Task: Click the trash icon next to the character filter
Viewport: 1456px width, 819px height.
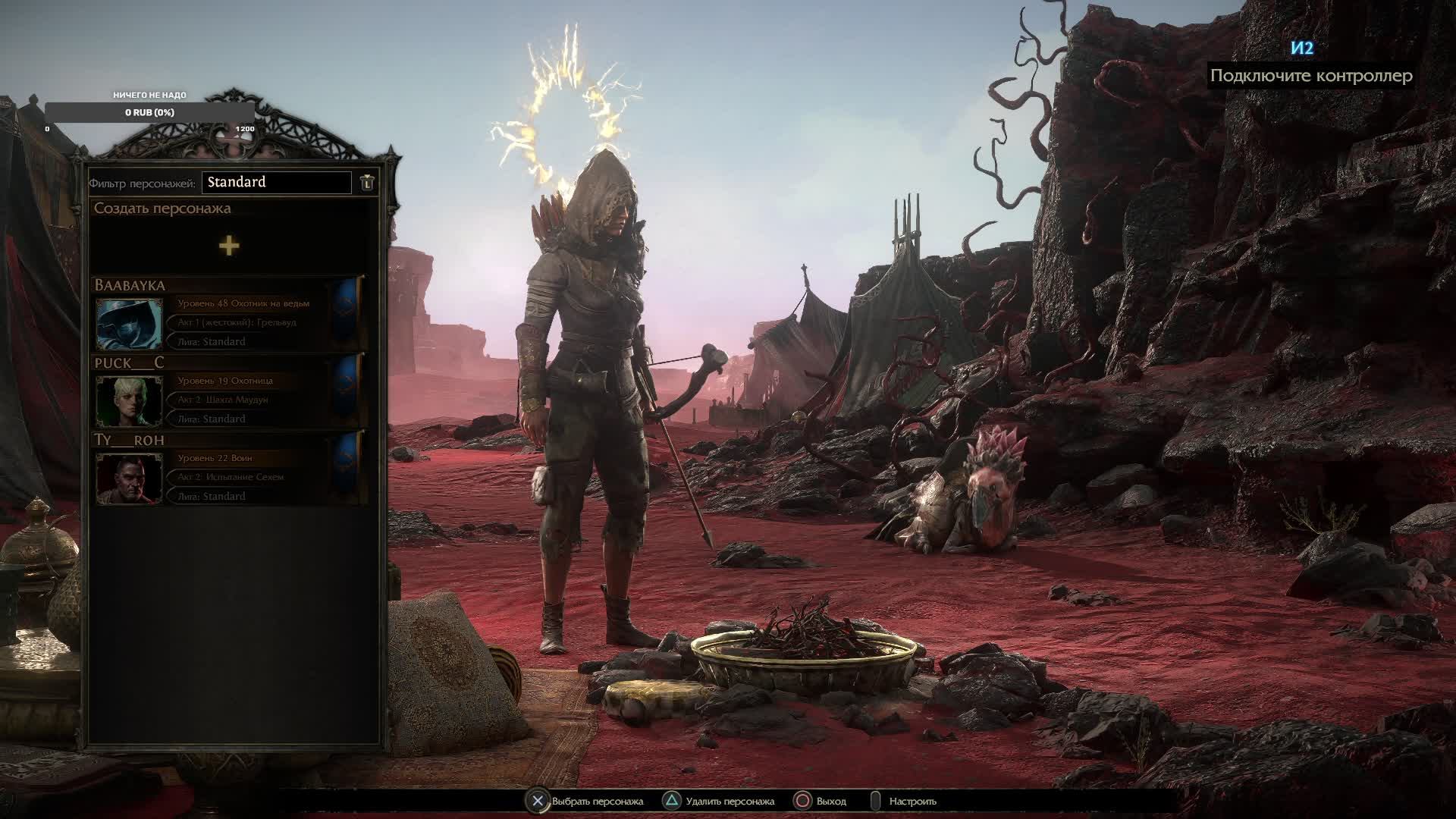Action: [x=366, y=182]
